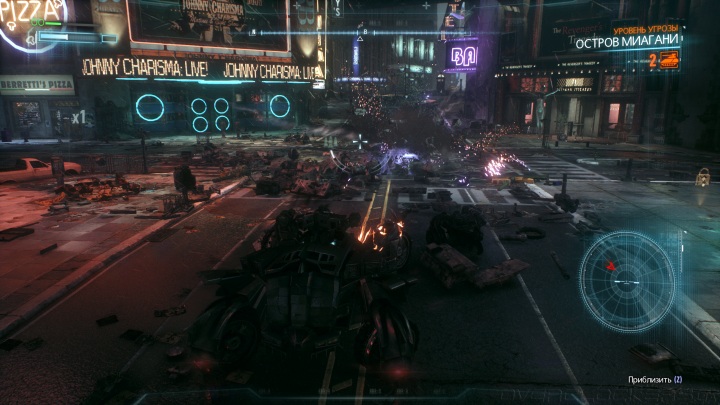
Task: Open the Остров Миагани threat level tracker
Action: [627, 43]
